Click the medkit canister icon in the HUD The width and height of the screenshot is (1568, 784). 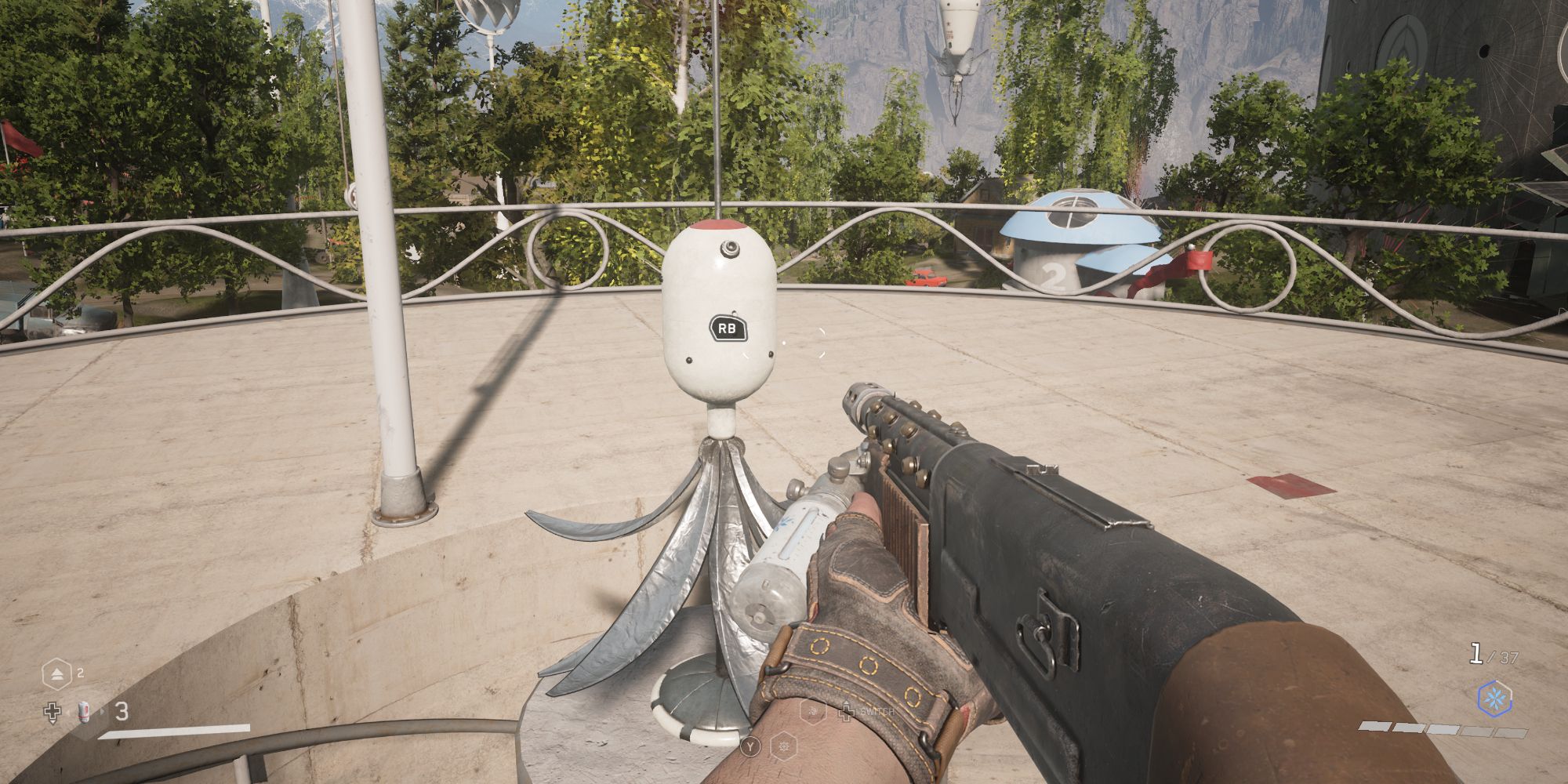[84, 713]
